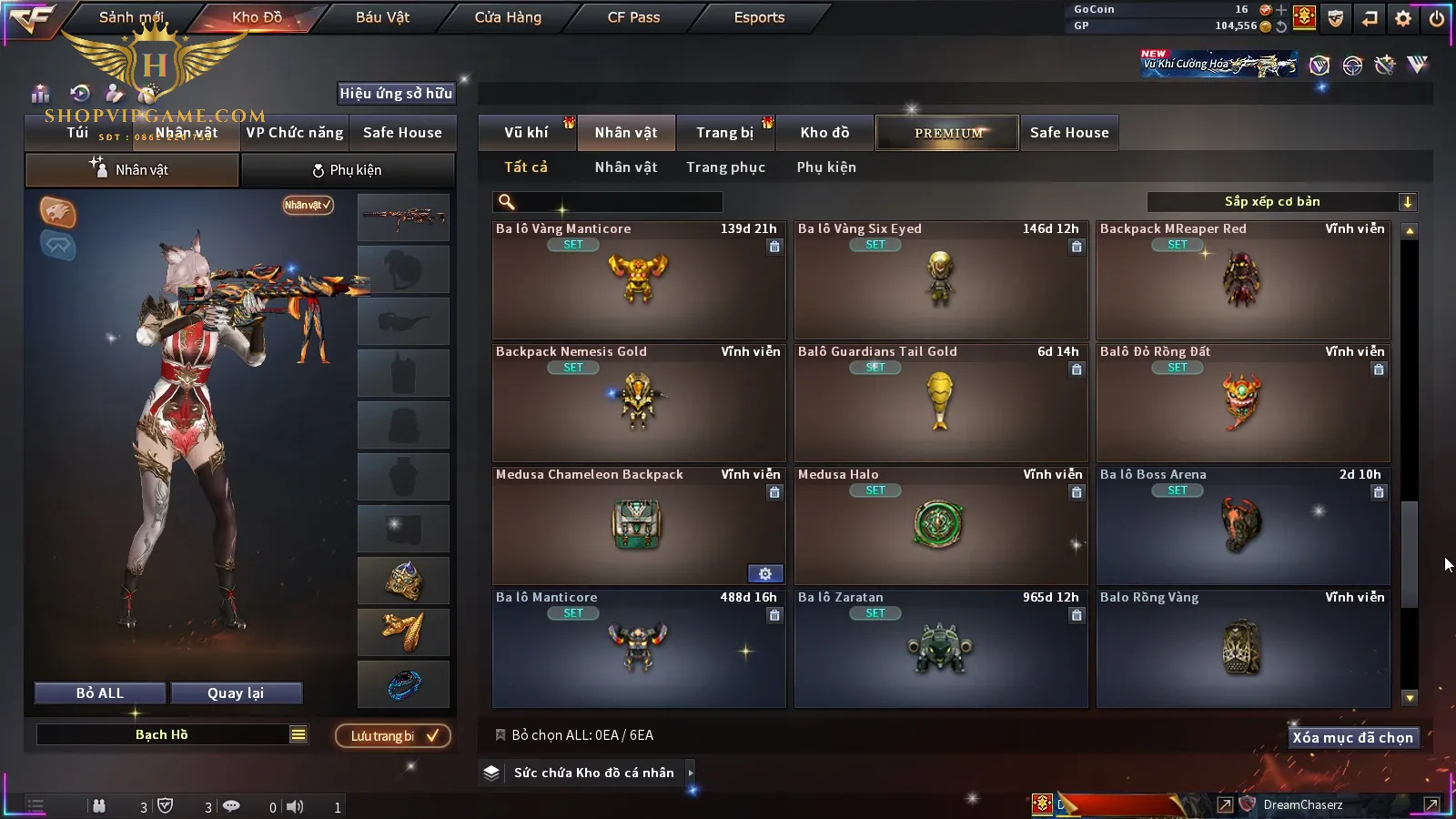1456x819 pixels.
Task: Save loadout with Lưu trang bị
Action: point(393,736)
